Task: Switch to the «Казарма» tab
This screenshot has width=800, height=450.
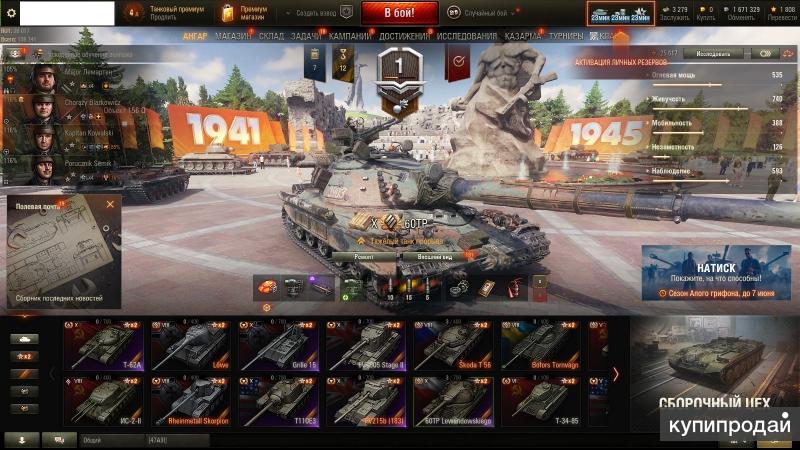Action: tap(524, 36)
